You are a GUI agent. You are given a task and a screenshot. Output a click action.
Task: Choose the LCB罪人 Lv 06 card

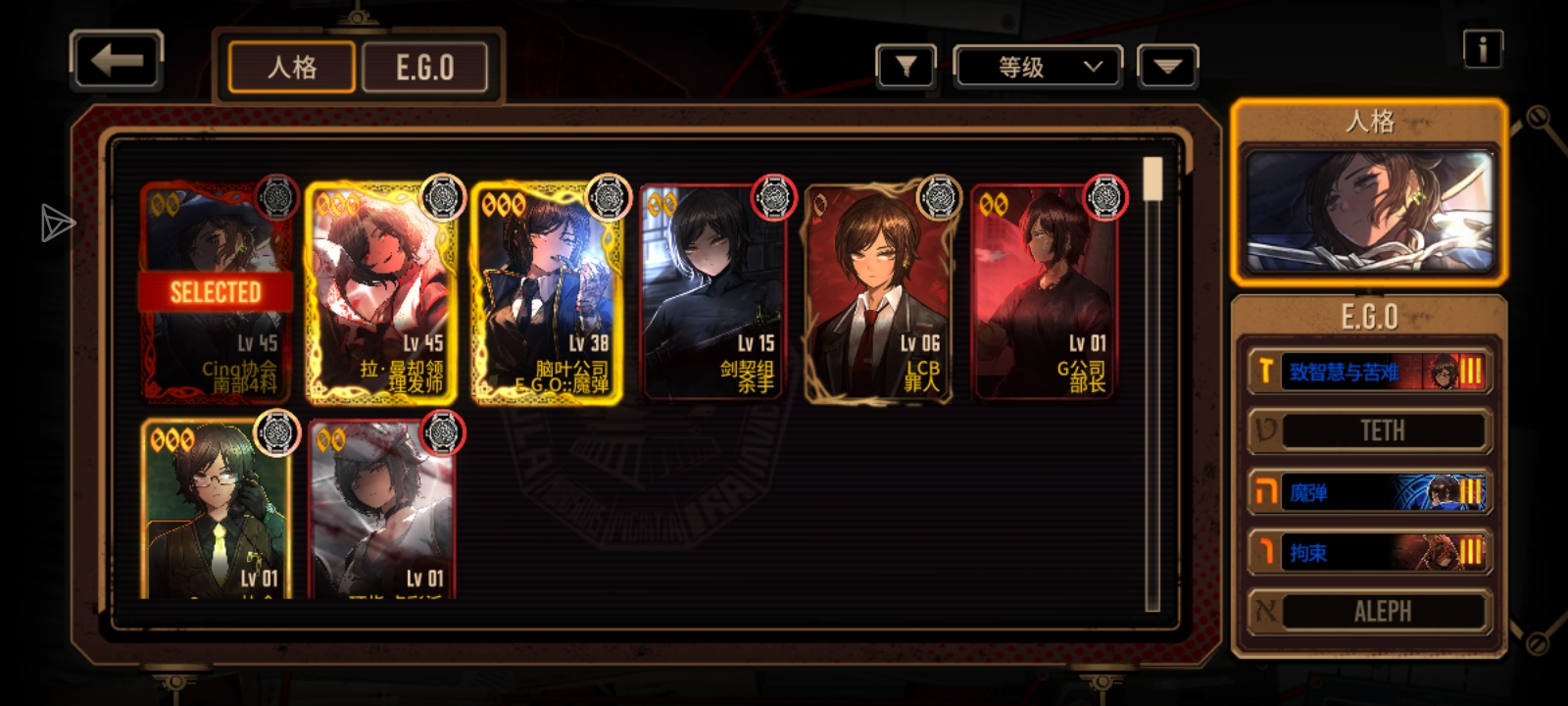click(x=878, y=292)
